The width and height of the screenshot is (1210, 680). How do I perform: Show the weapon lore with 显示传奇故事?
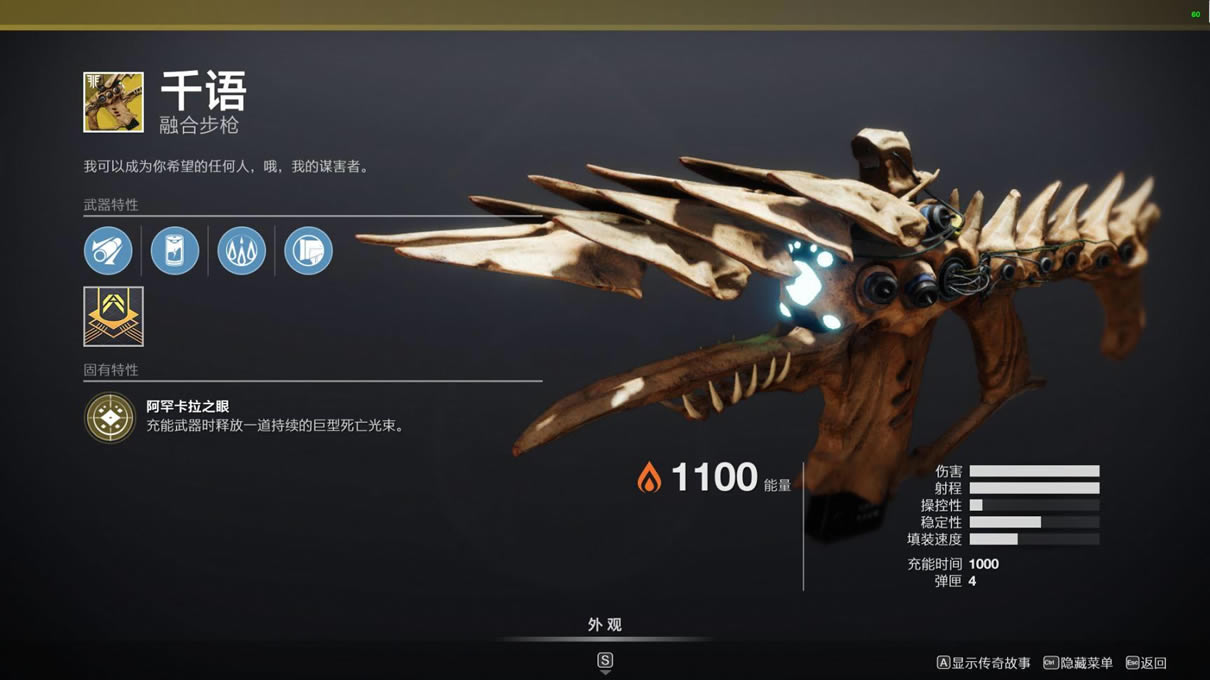(983, 663)
